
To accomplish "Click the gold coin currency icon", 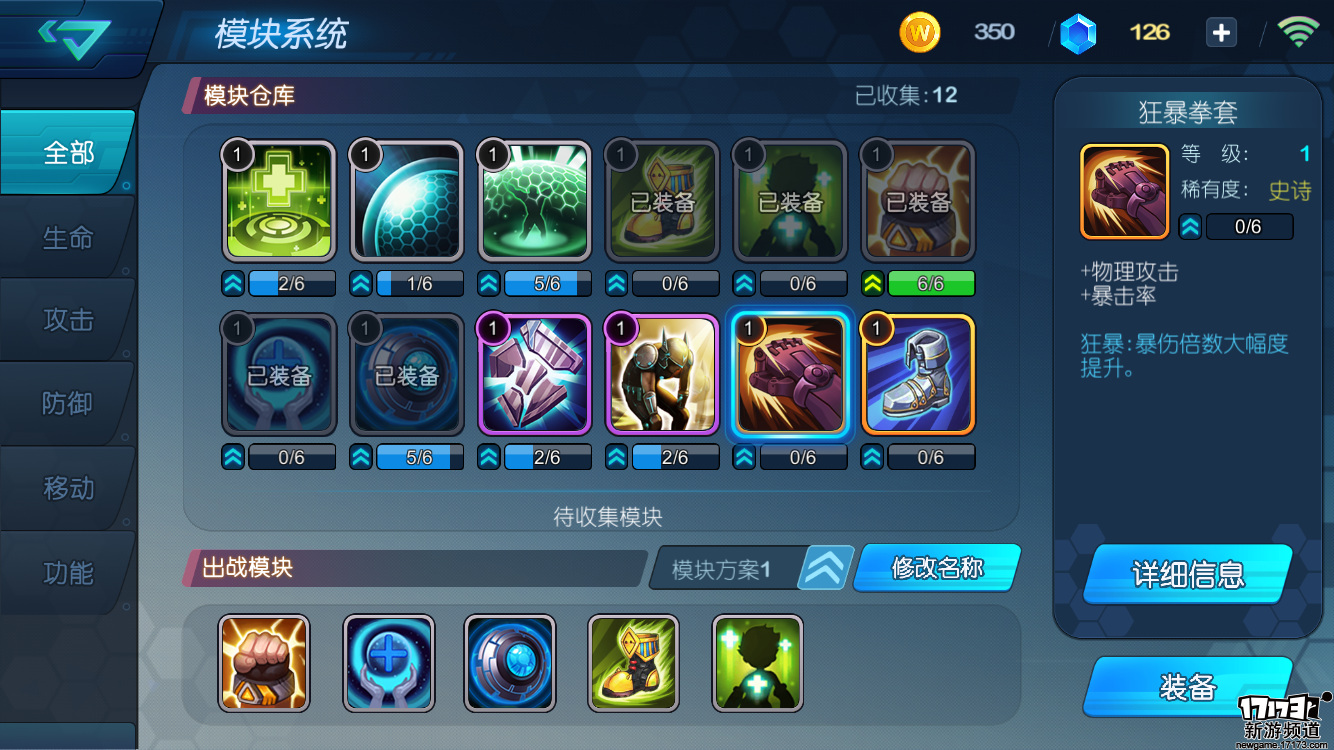I will pos(919,32).
